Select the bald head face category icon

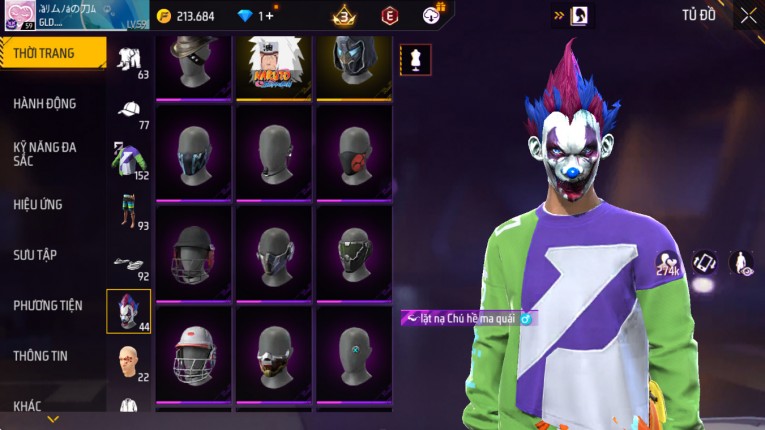pos(128,360)
